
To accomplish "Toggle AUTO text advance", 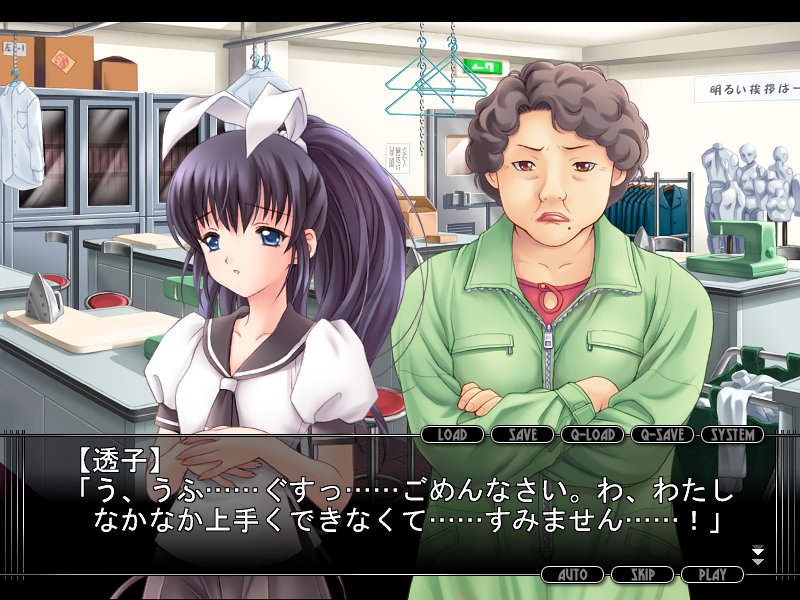I will pos(573,575).
